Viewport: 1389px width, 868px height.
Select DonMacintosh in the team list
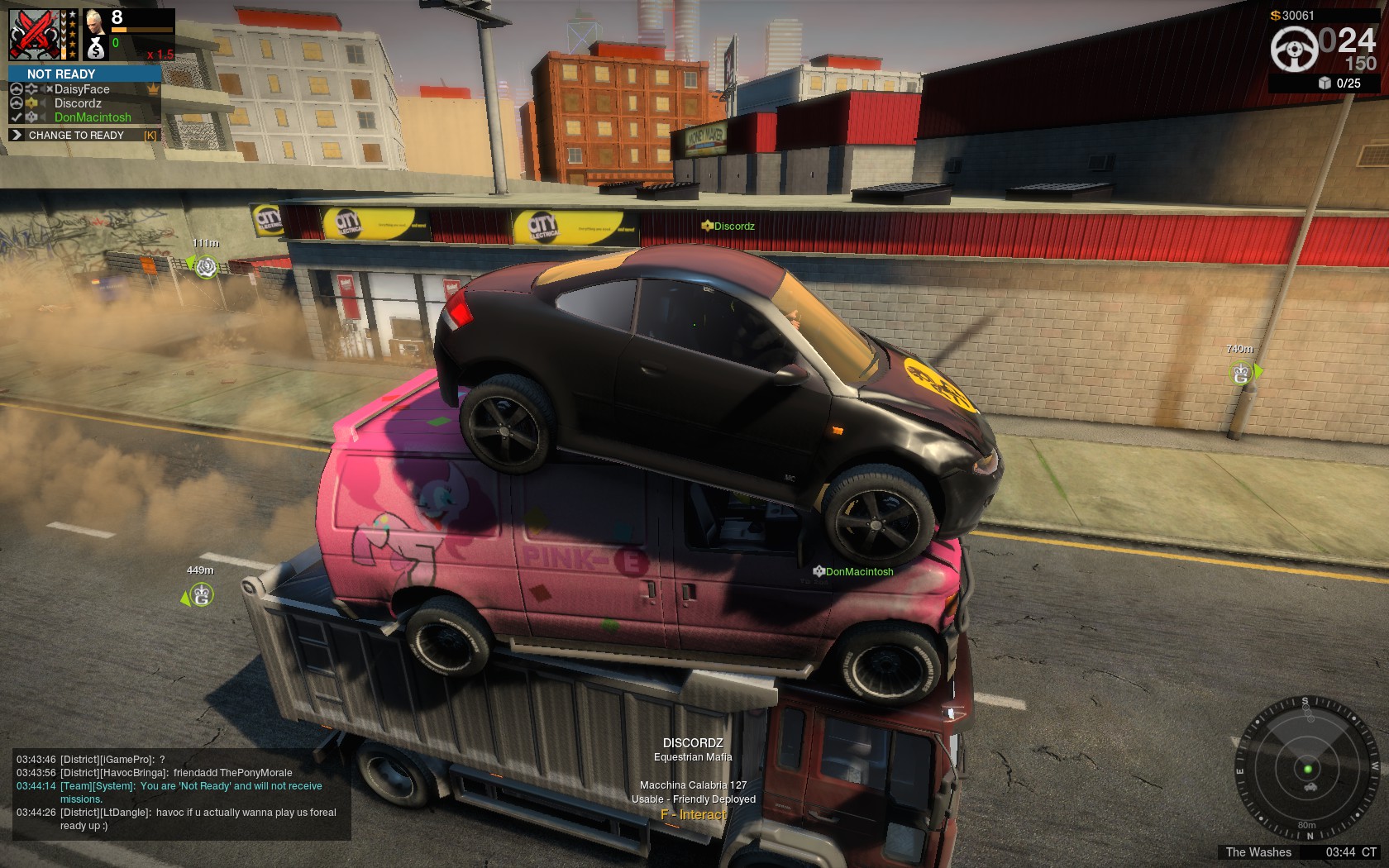(x=93, y=117)
